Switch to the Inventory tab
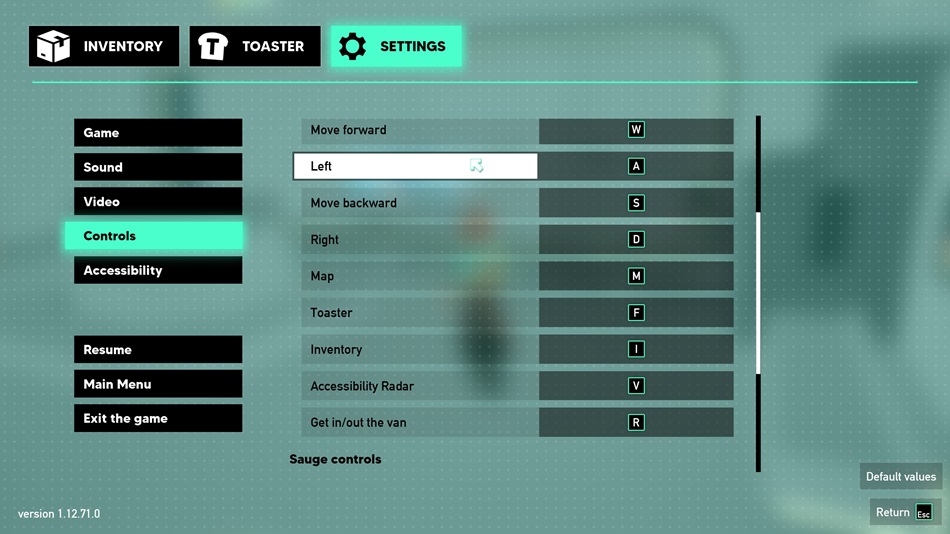The width and height of the screenshot is (950, 534). pos(104,46)
